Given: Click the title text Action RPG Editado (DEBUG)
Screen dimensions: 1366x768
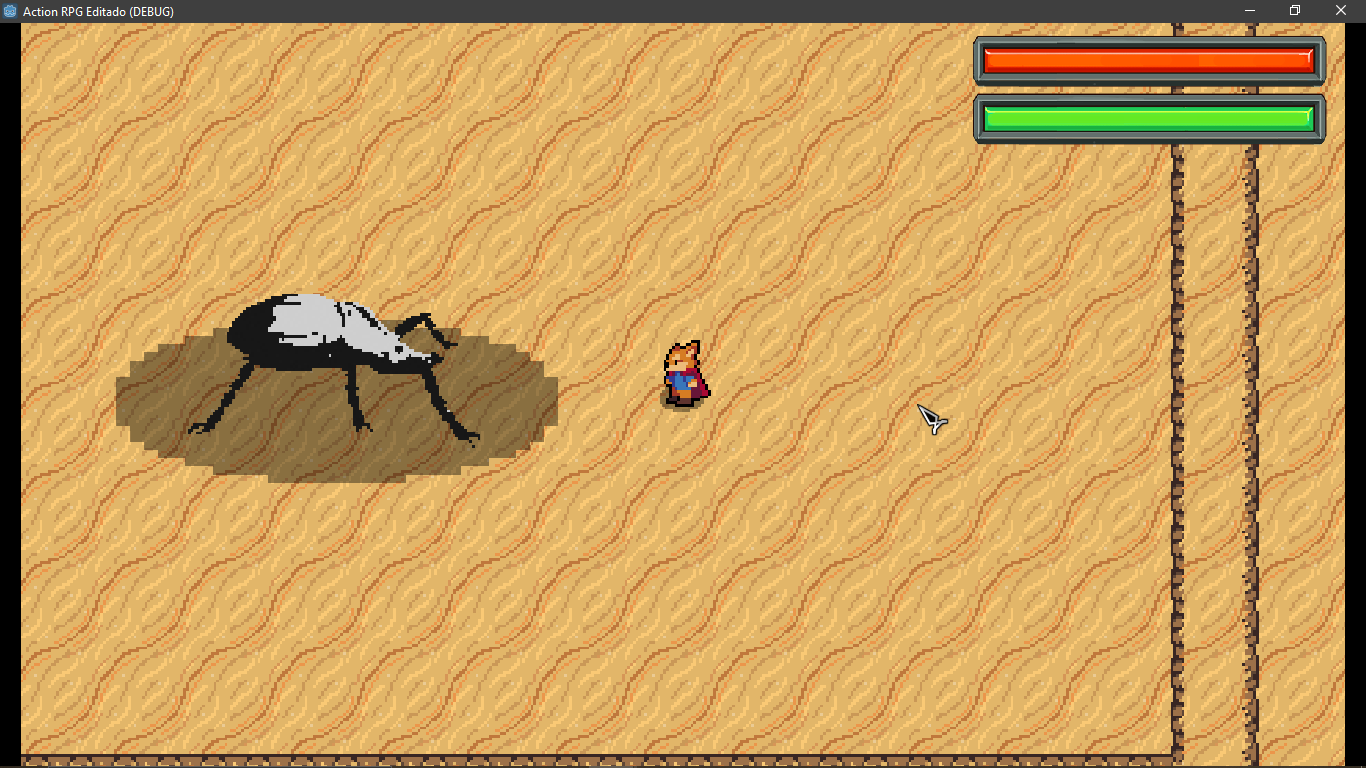Looking at the screenshot, I should pyautogui.click(x=98, y=11).
